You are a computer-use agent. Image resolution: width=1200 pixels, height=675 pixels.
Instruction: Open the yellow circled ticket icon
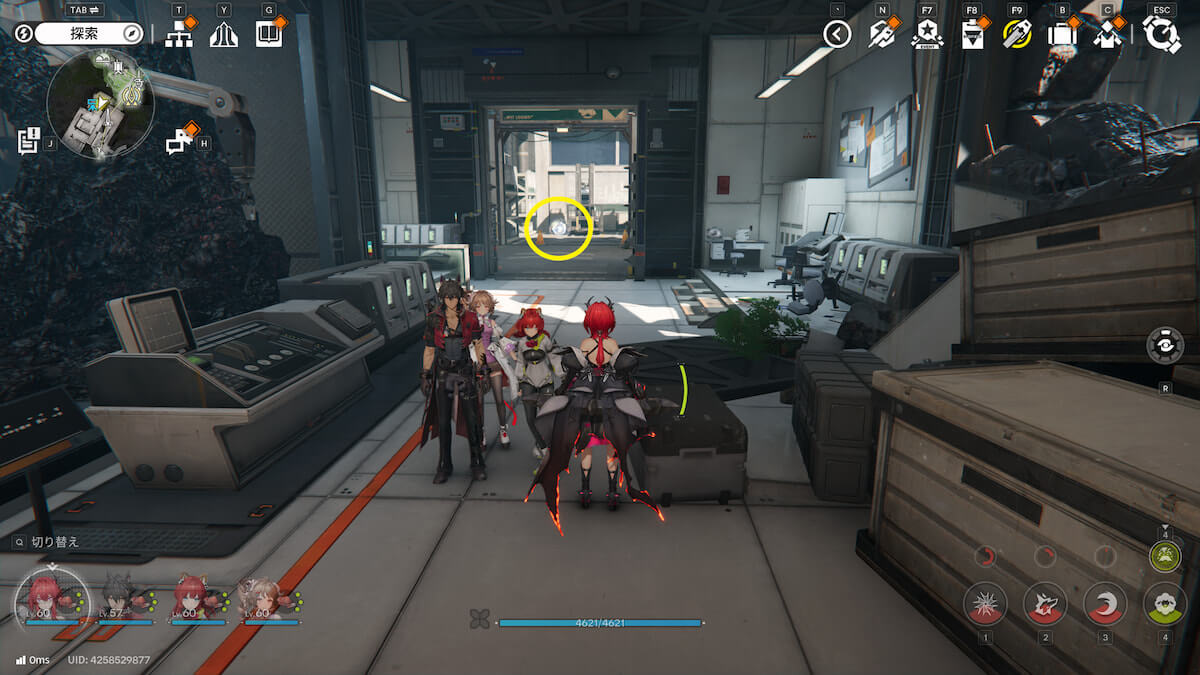tap(1016, 35)
